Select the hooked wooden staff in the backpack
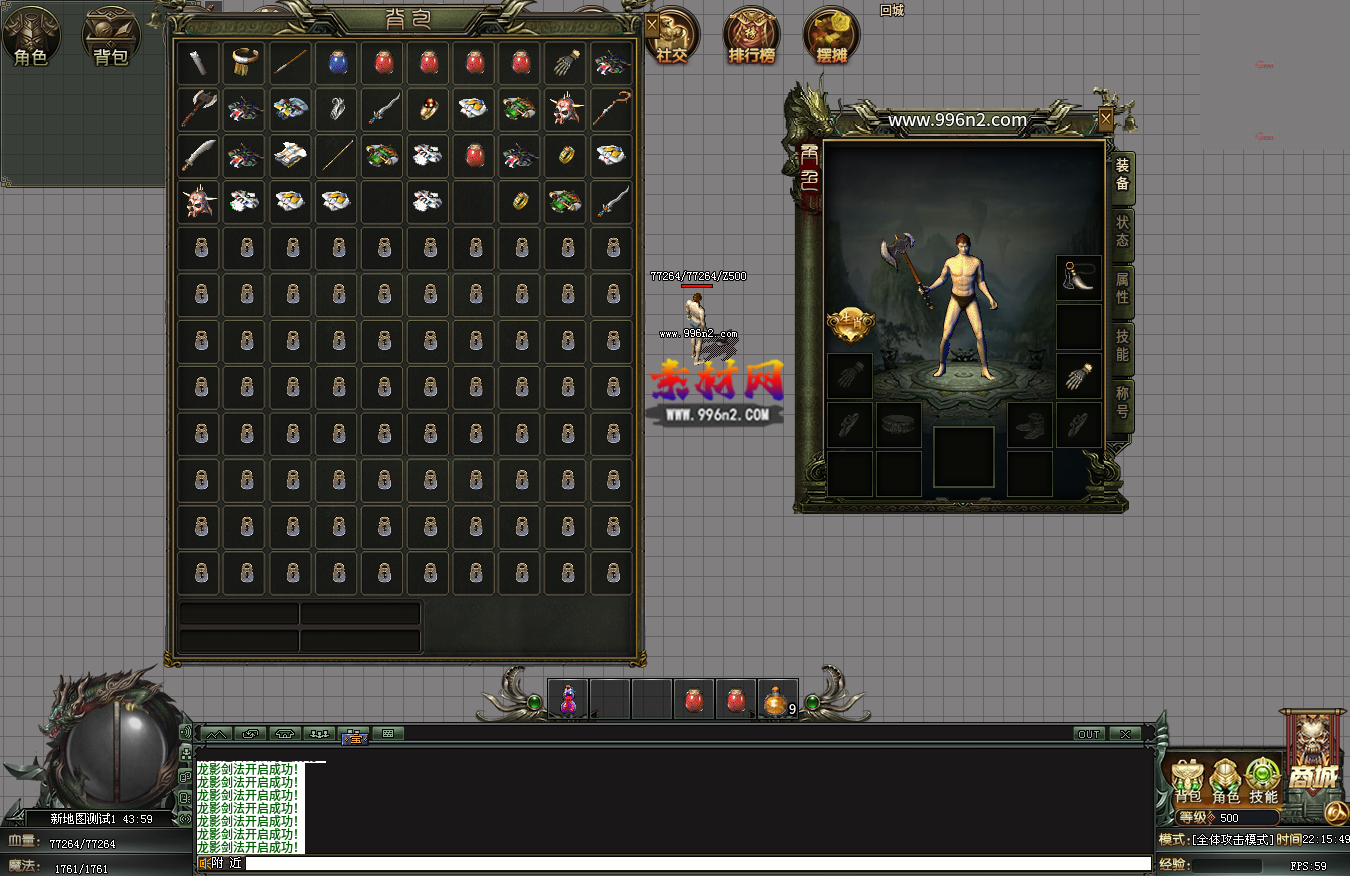This screenshot has width=1350, height=876. pyautogui.click(x=611, y=109)
